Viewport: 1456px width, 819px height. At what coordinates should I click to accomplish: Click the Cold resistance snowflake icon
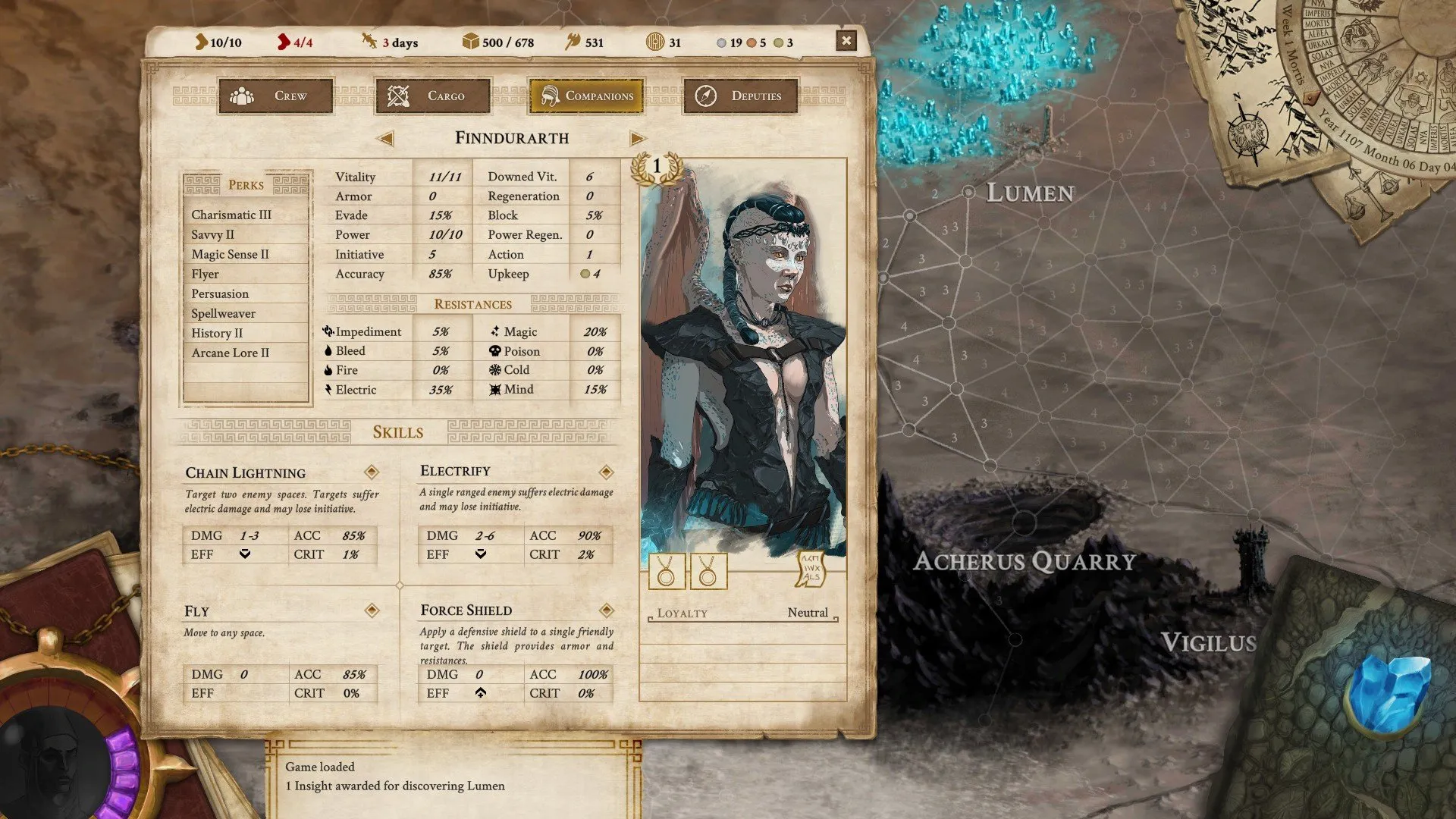494,370
